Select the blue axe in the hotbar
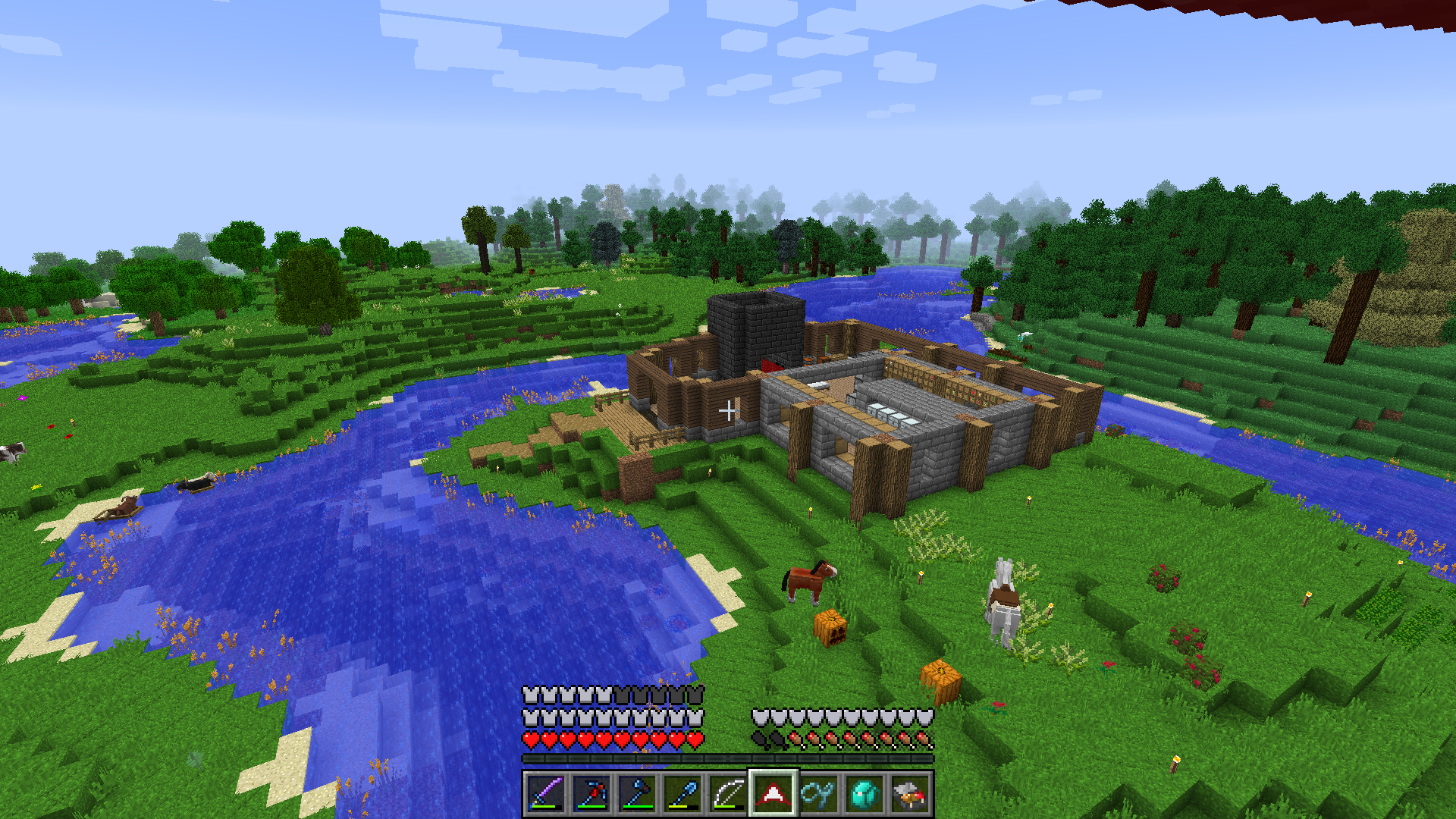 coord(637,793)
